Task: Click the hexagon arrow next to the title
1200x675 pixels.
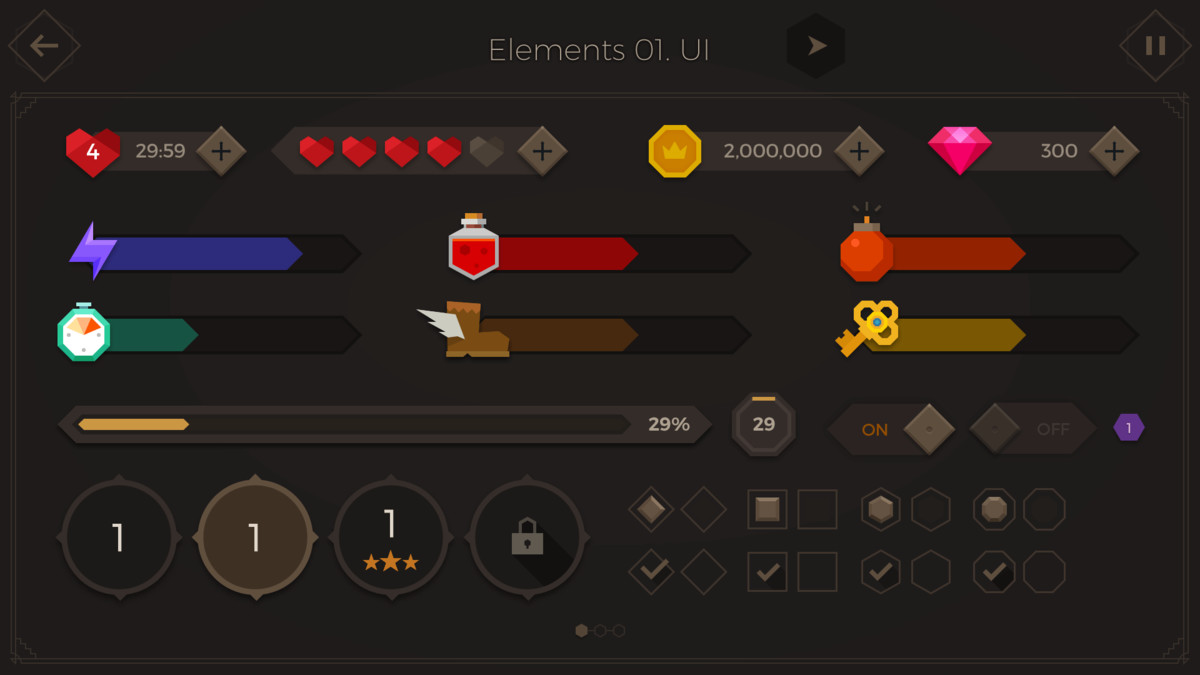Action: point(816,46)
